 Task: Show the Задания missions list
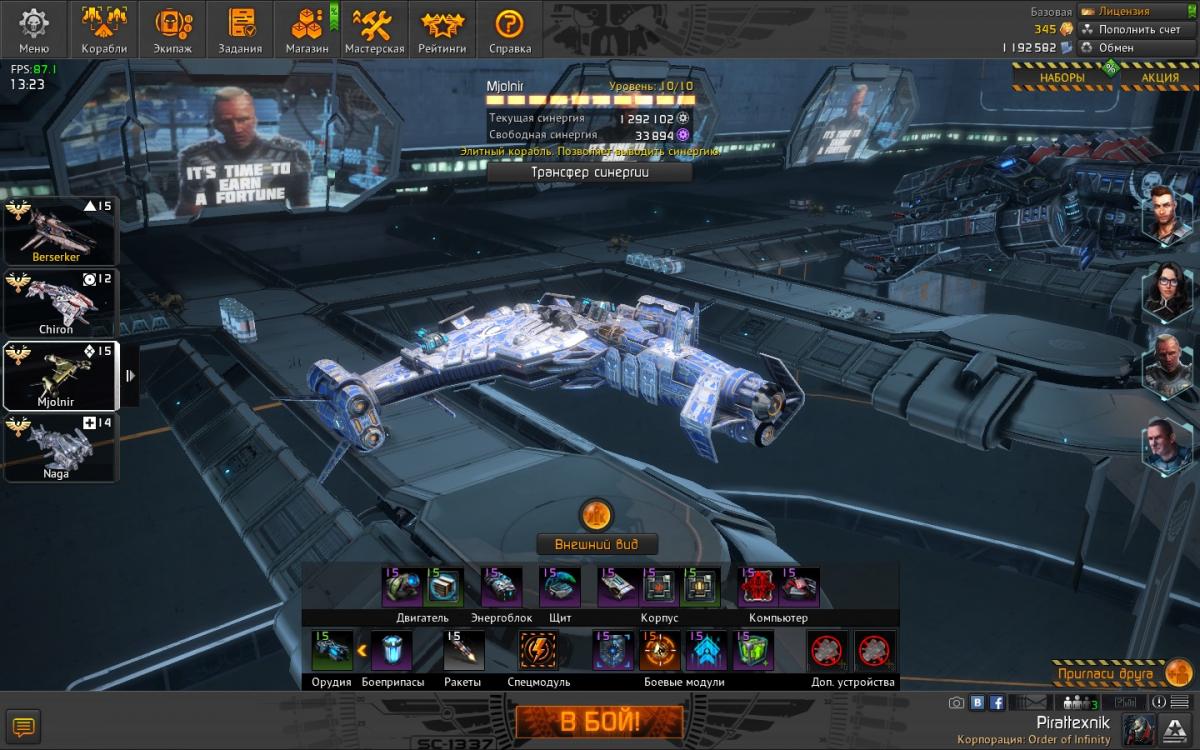240,29
